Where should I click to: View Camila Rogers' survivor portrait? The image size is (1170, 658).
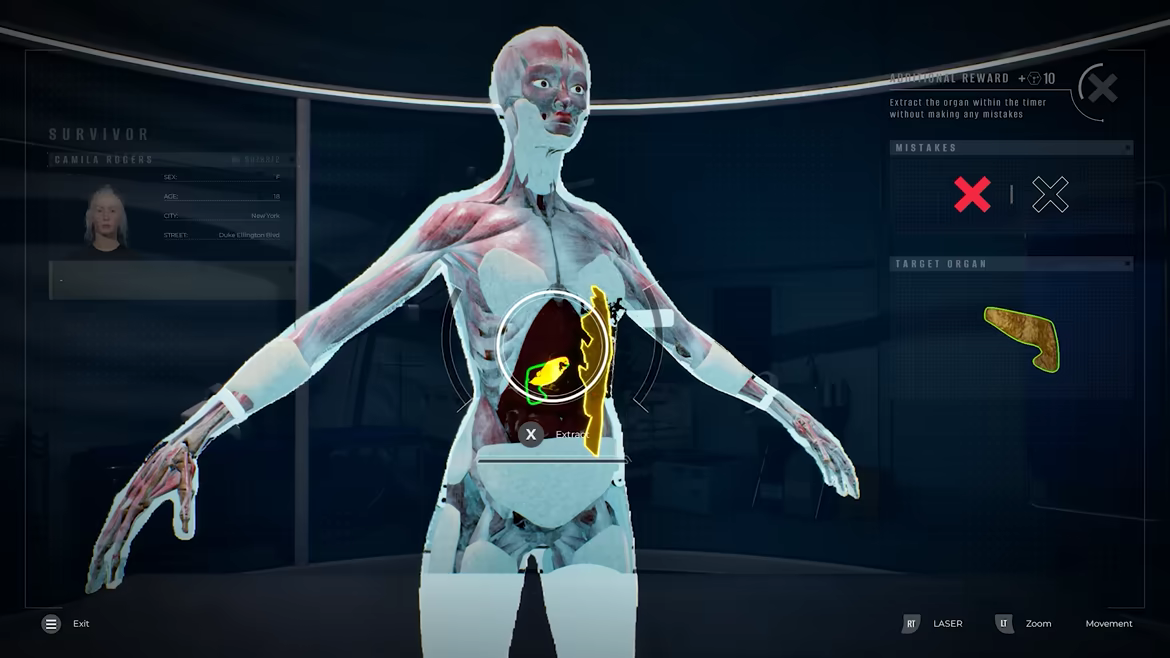pyautogui.click(x=107, y=217)
